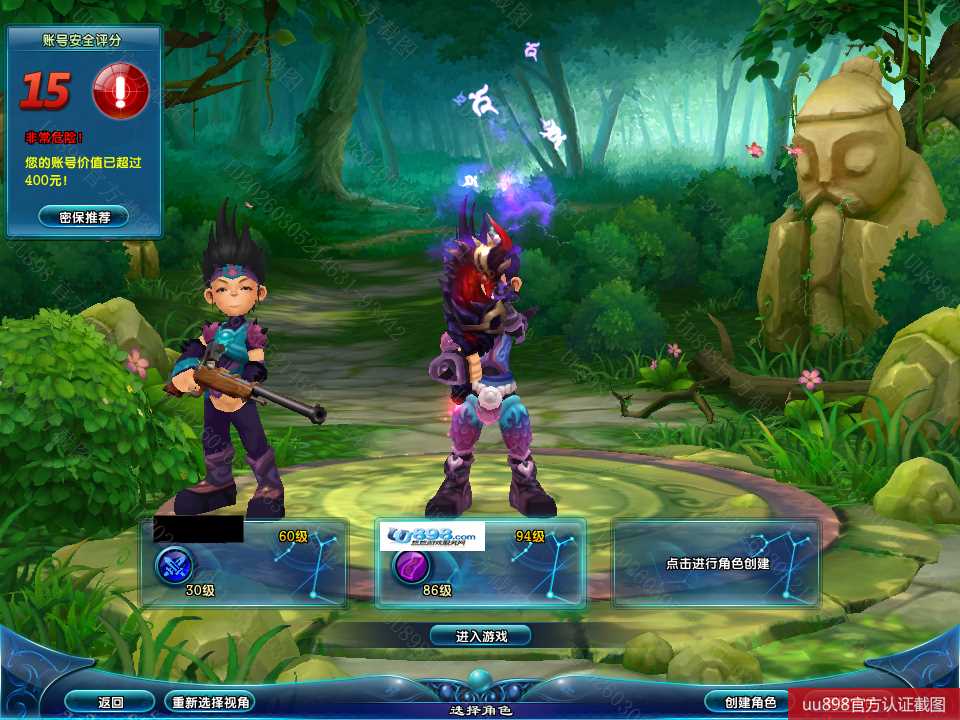Click the red exclamation warning icon
Screen dimensions: 960x720
[120, 92]
